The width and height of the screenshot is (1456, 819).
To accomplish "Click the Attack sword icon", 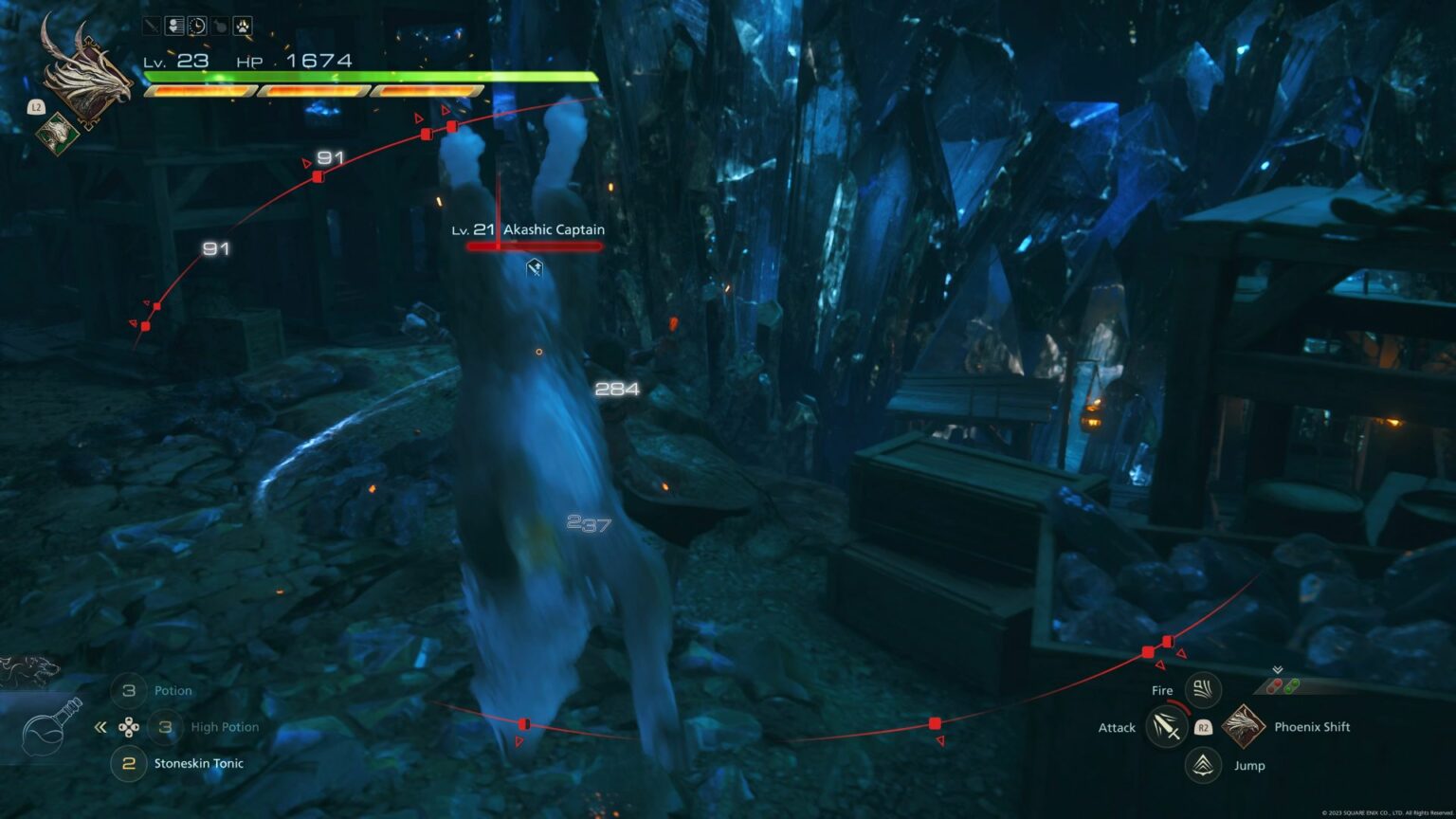I will [1166, 727].
